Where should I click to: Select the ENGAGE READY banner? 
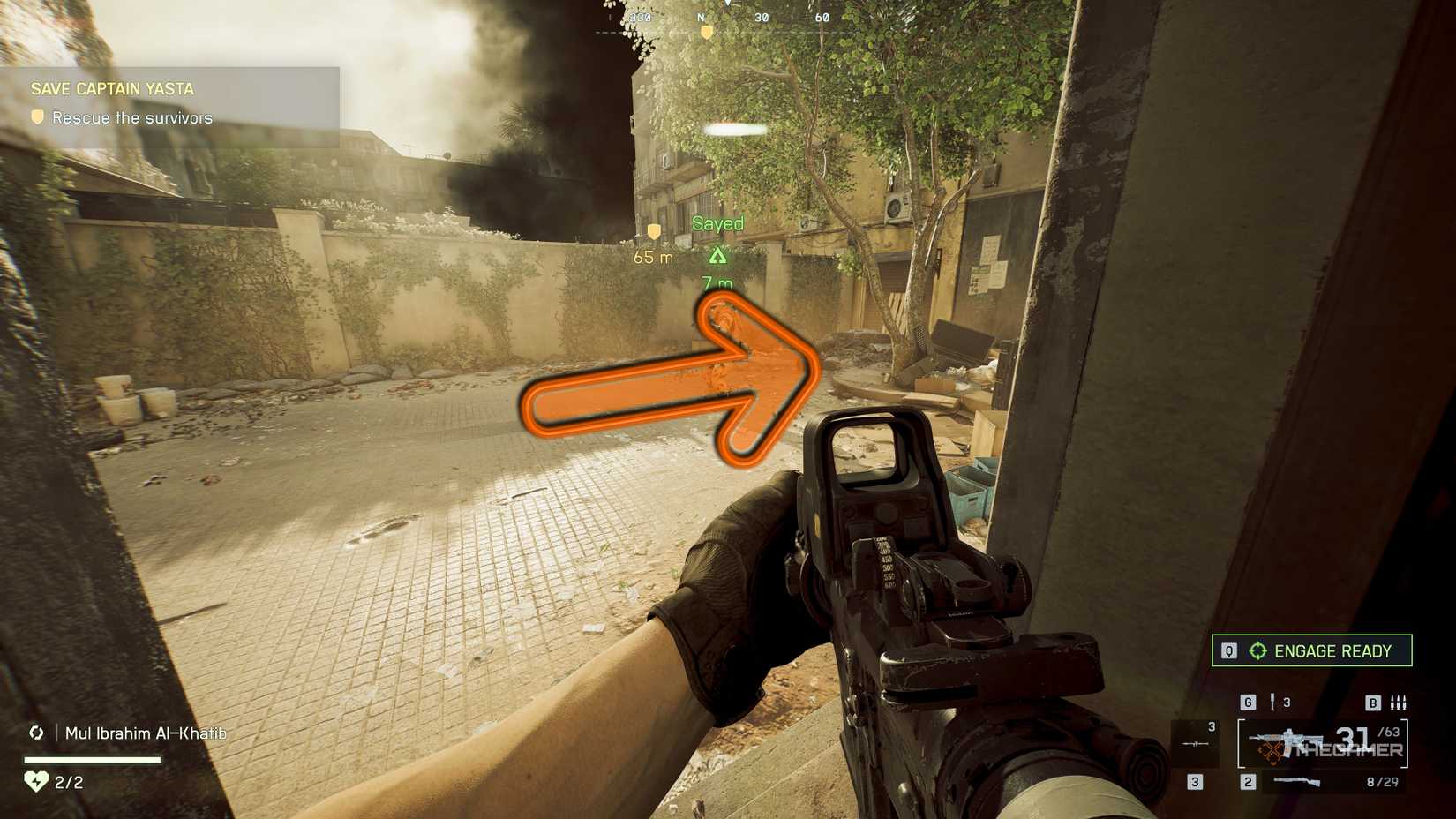tap(1332, 651)
